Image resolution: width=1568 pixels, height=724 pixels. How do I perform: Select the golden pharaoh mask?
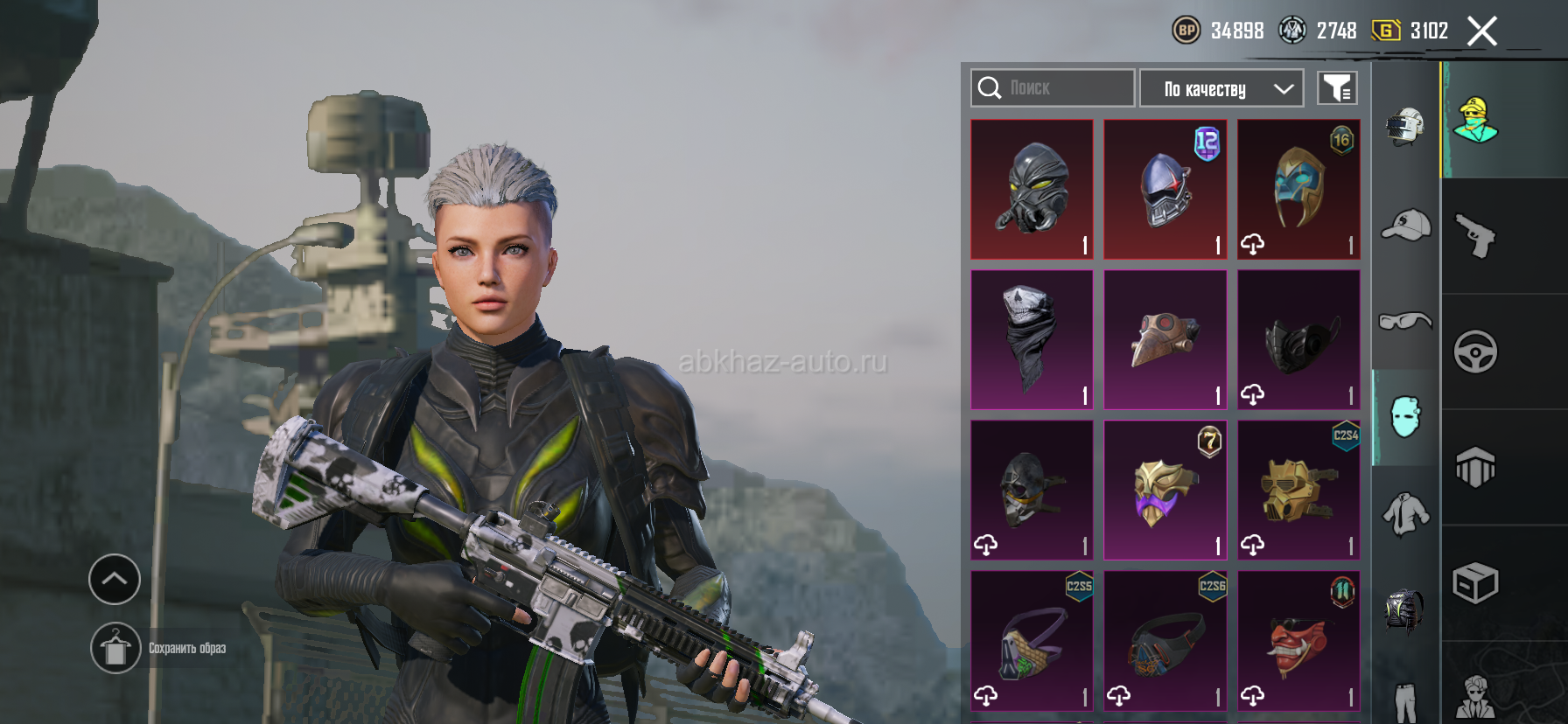(x=1298, y=189)
